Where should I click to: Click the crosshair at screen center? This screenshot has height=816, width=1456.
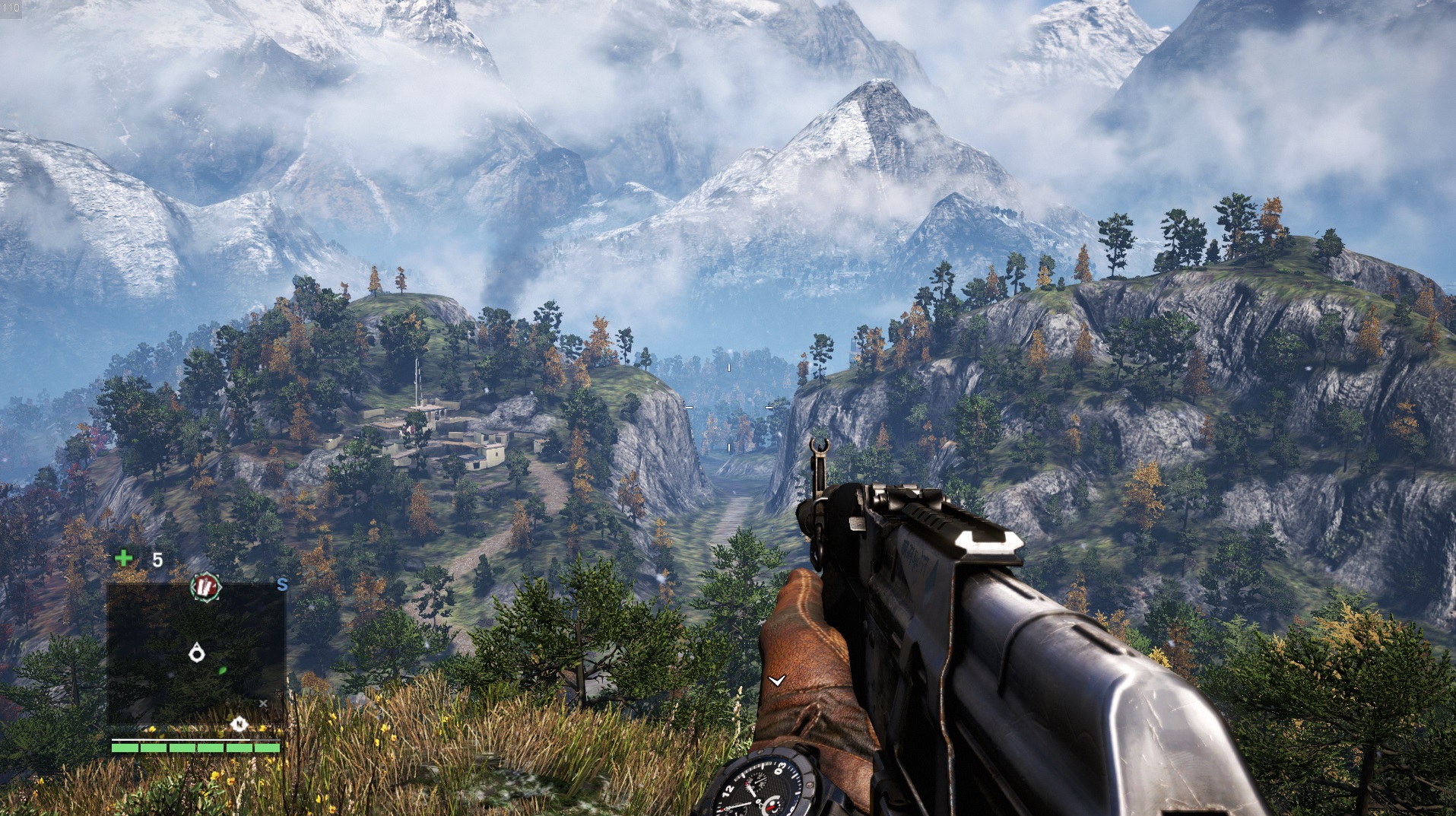pos(728,408)
